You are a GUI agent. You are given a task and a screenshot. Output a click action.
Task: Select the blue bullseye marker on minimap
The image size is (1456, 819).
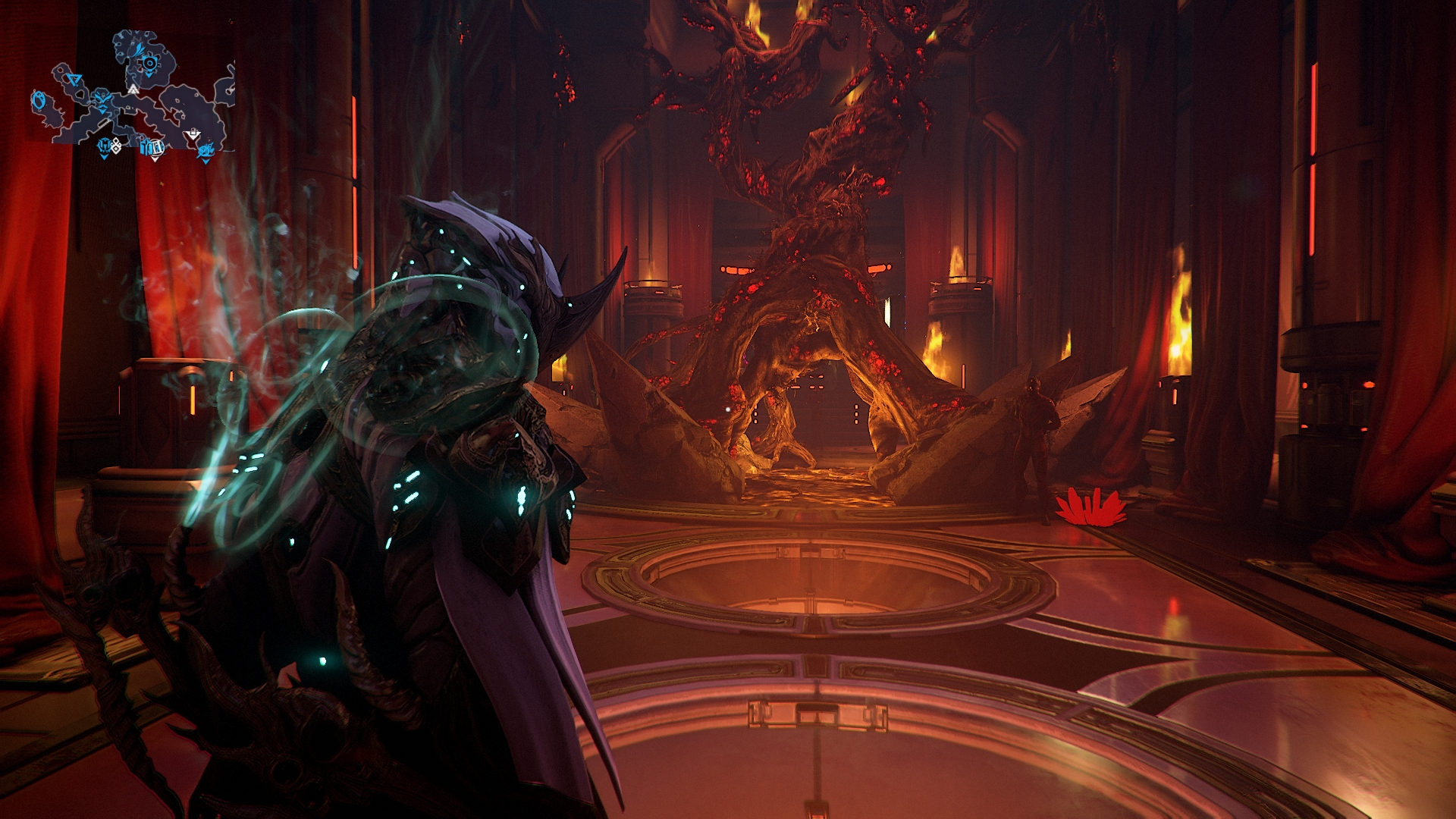click(x=149, y=63)
